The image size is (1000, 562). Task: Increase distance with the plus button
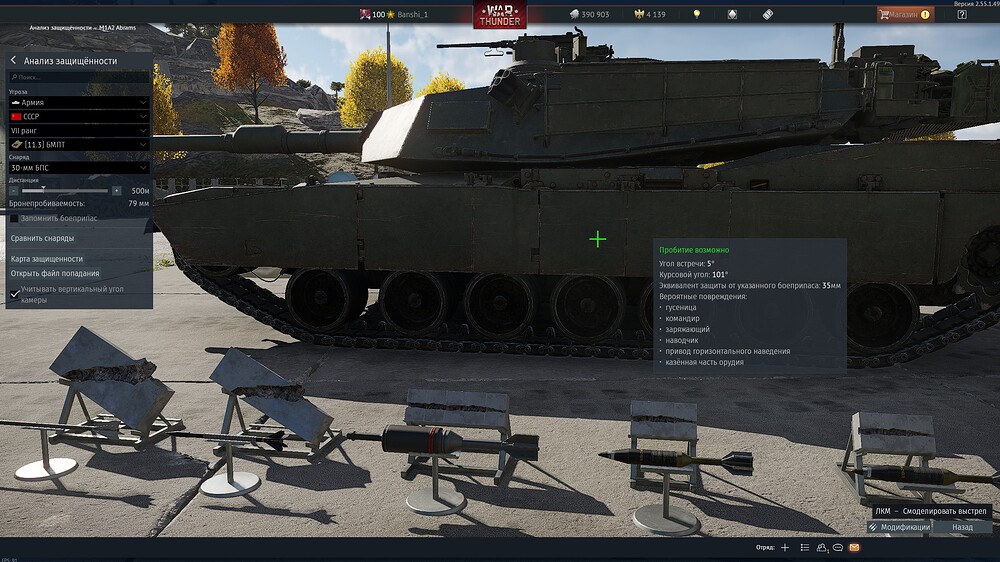pyautogui.click(x=117, y=190)
